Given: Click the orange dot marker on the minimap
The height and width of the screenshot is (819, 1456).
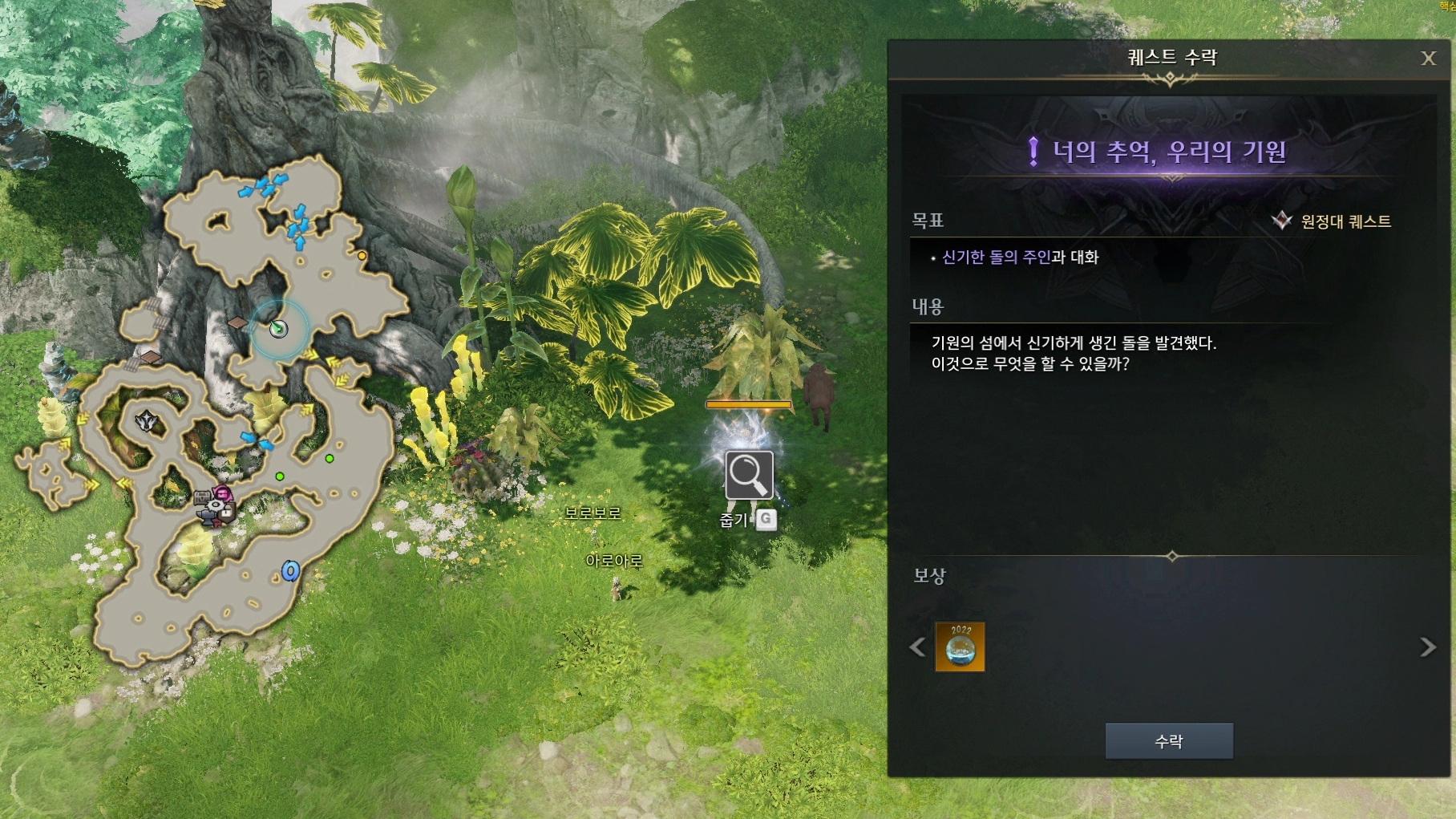Looking at the screenshot, I should coord(362,255).
